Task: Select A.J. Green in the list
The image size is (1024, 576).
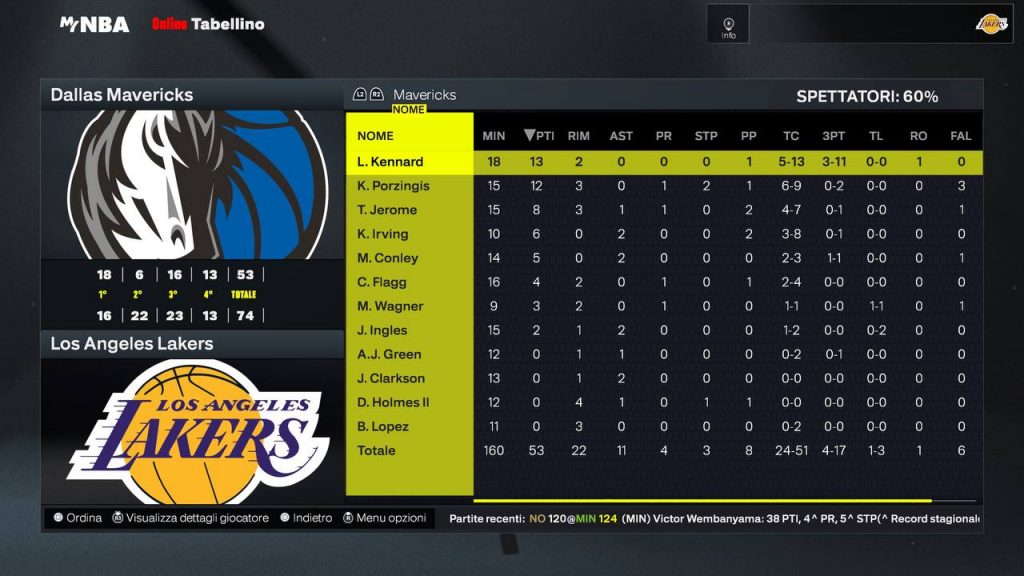Action: (x=389, y=354)
